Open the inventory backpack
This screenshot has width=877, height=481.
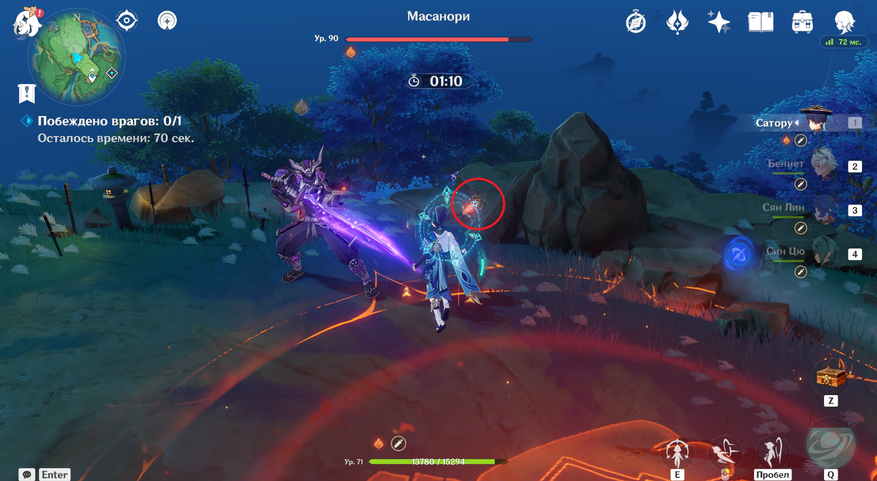802,22
